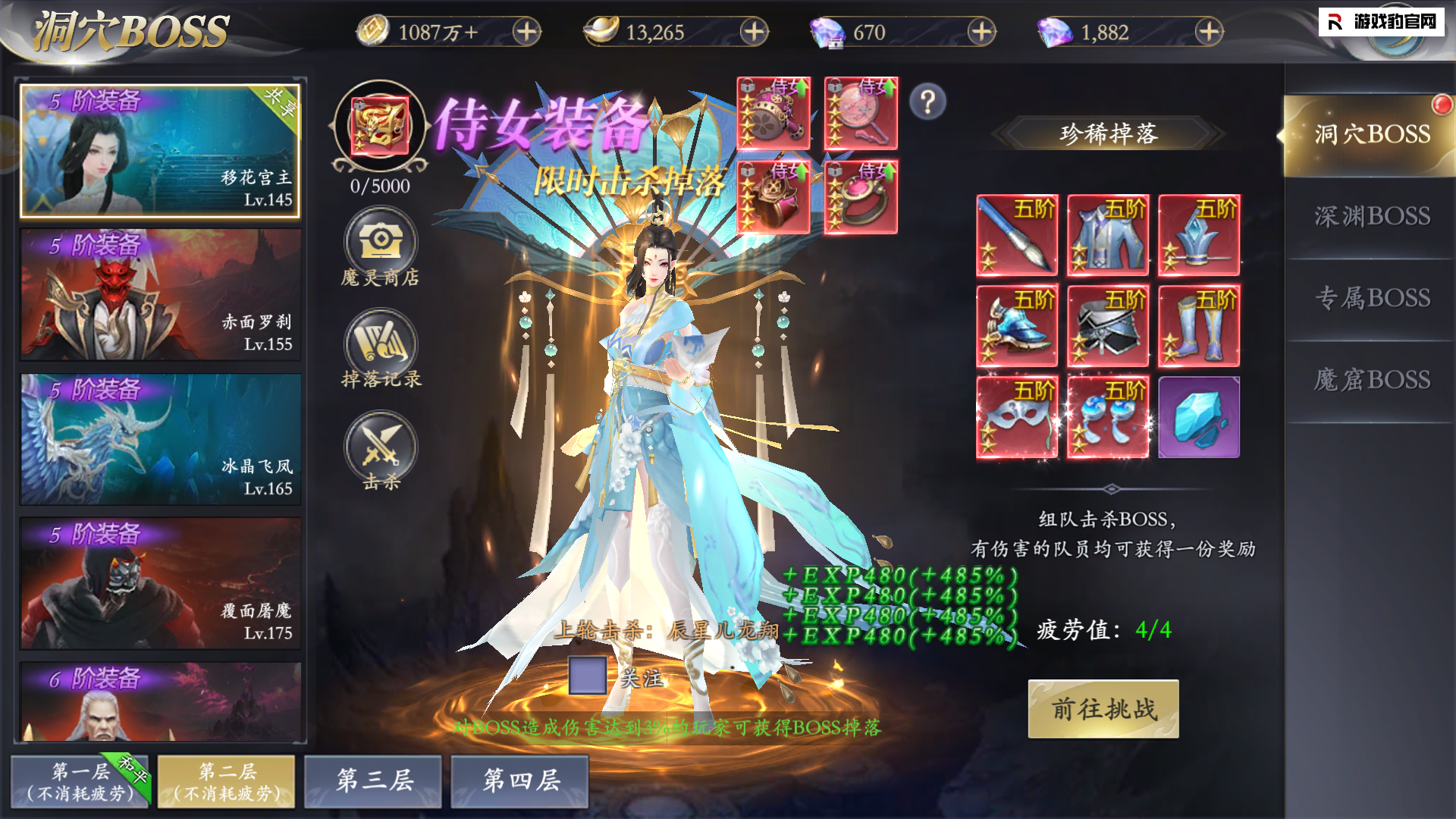Inspect the blue crystal drop item
Viewport: 1456px width, 819px height.
tap(1199, 418)
